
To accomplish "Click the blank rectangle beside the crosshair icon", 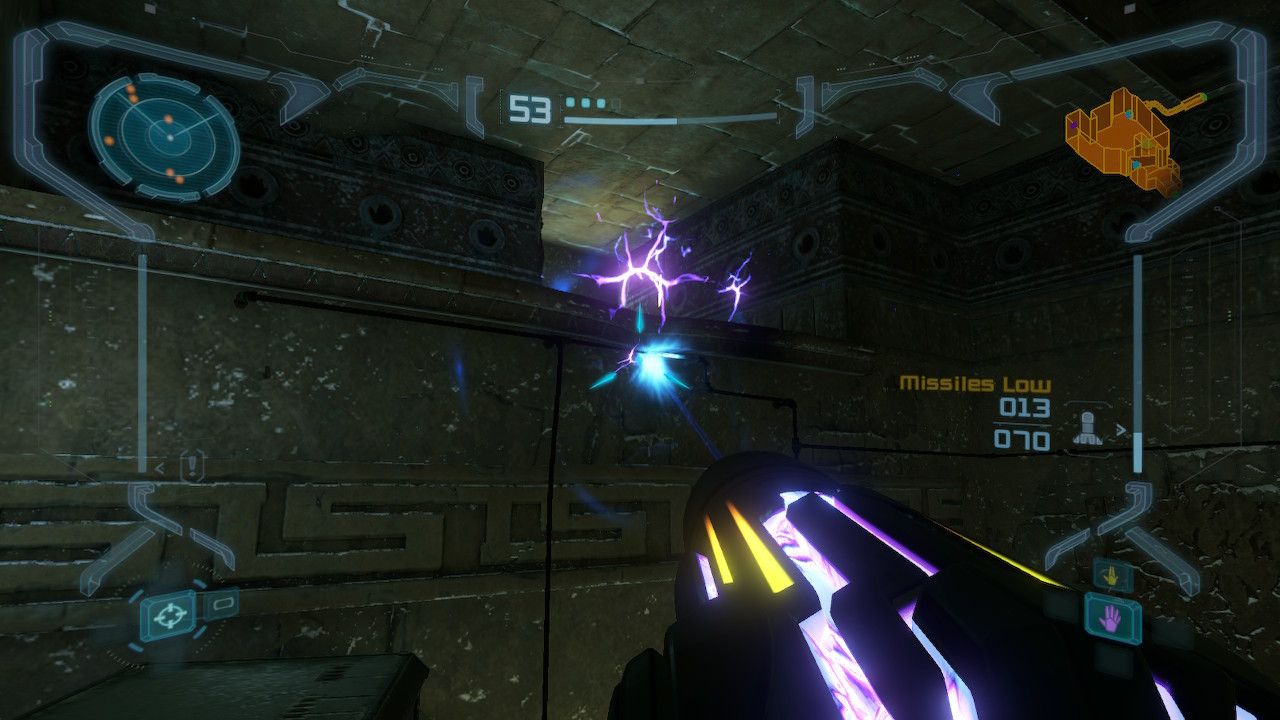I will [x=224, y=604].
